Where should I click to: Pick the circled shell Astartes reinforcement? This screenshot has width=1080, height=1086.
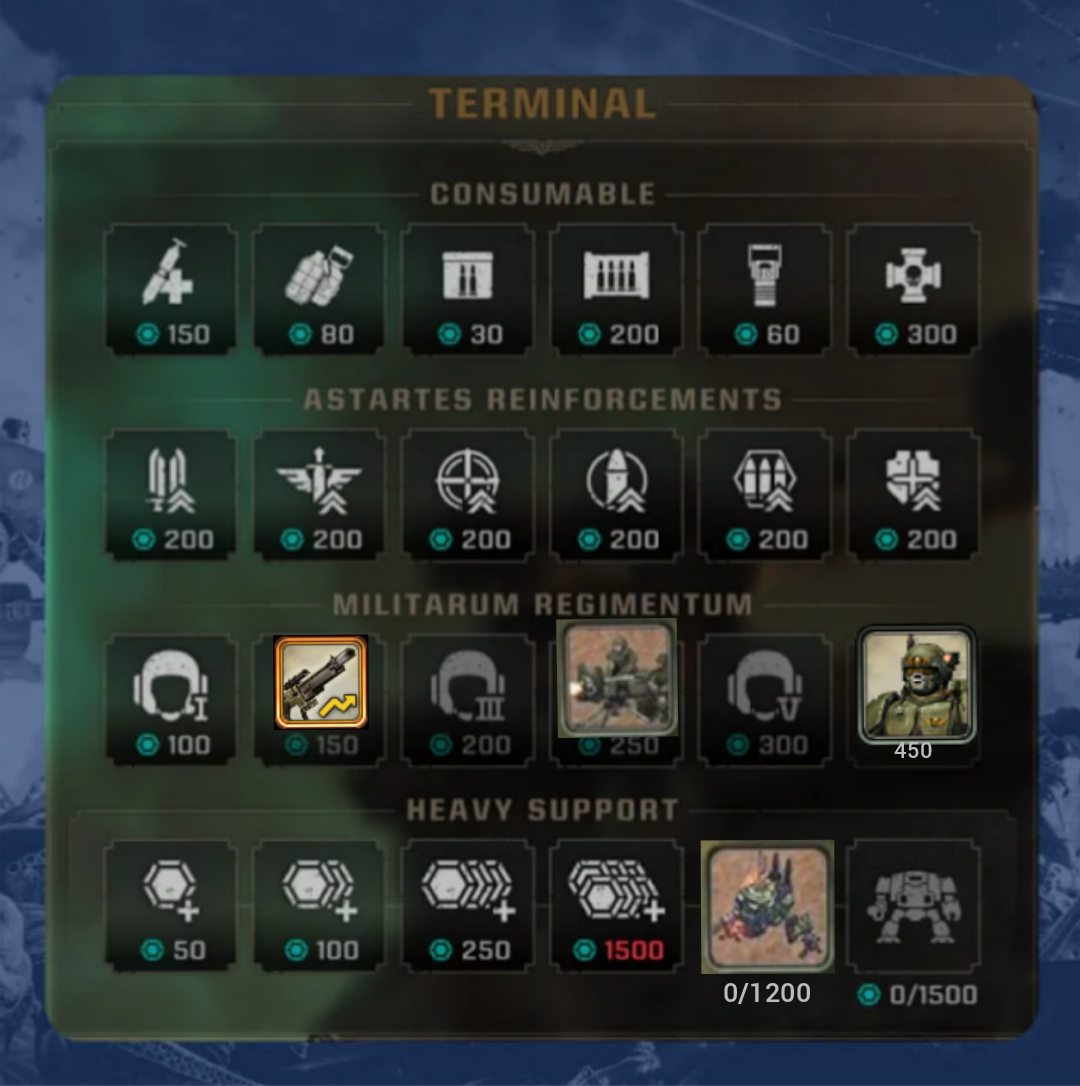[616, 493]
